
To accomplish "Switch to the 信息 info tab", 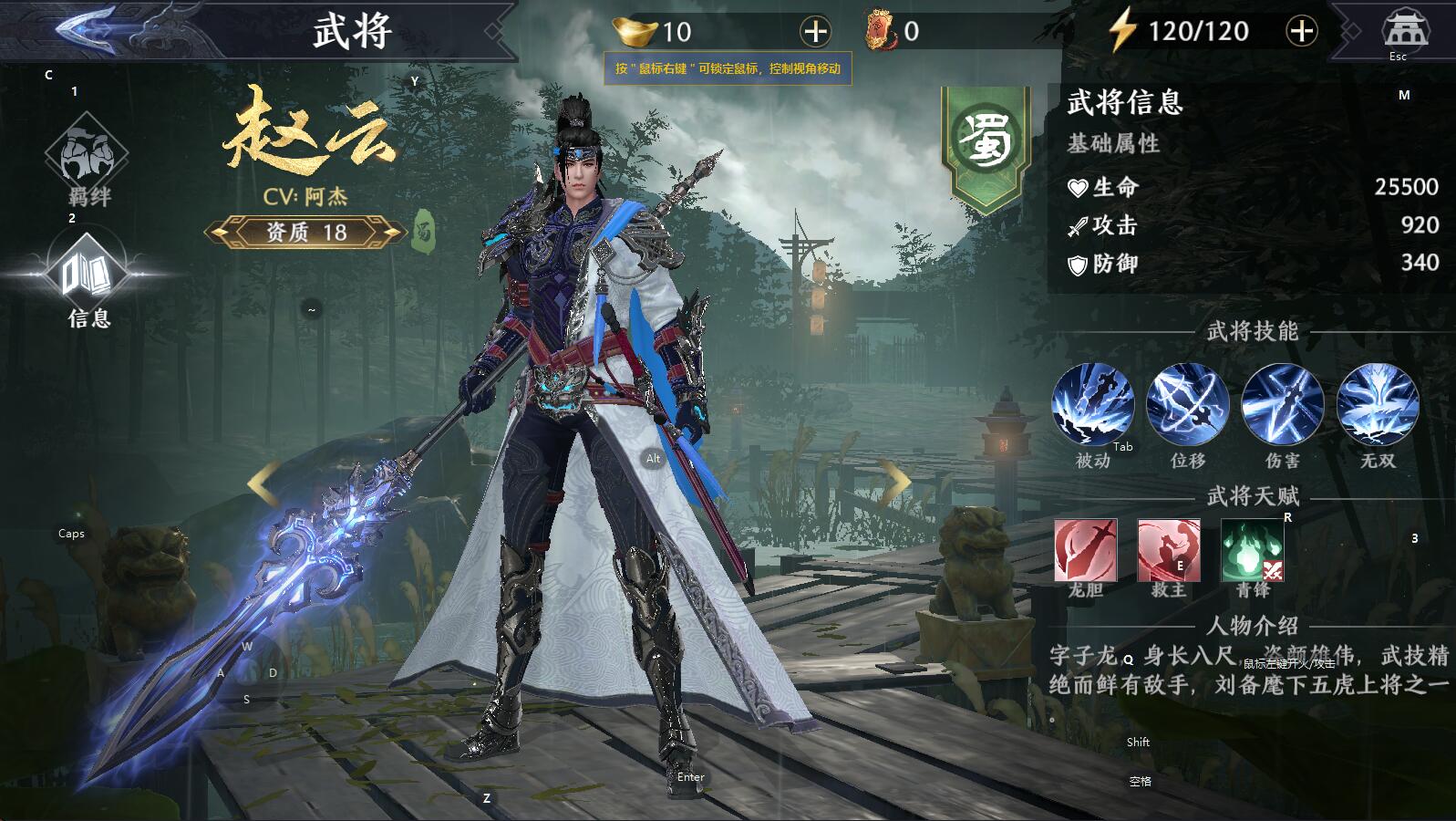I will (x=88, y=275).
